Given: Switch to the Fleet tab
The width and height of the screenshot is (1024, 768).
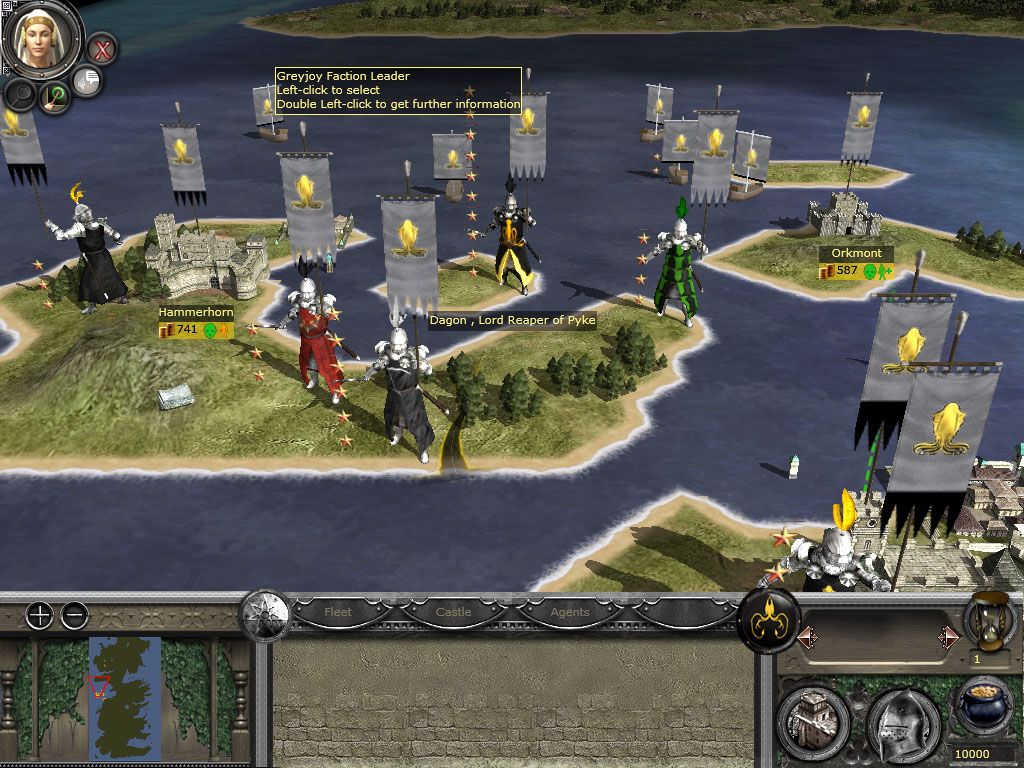Looking at the screenshot, I should [x=338, y=612].
